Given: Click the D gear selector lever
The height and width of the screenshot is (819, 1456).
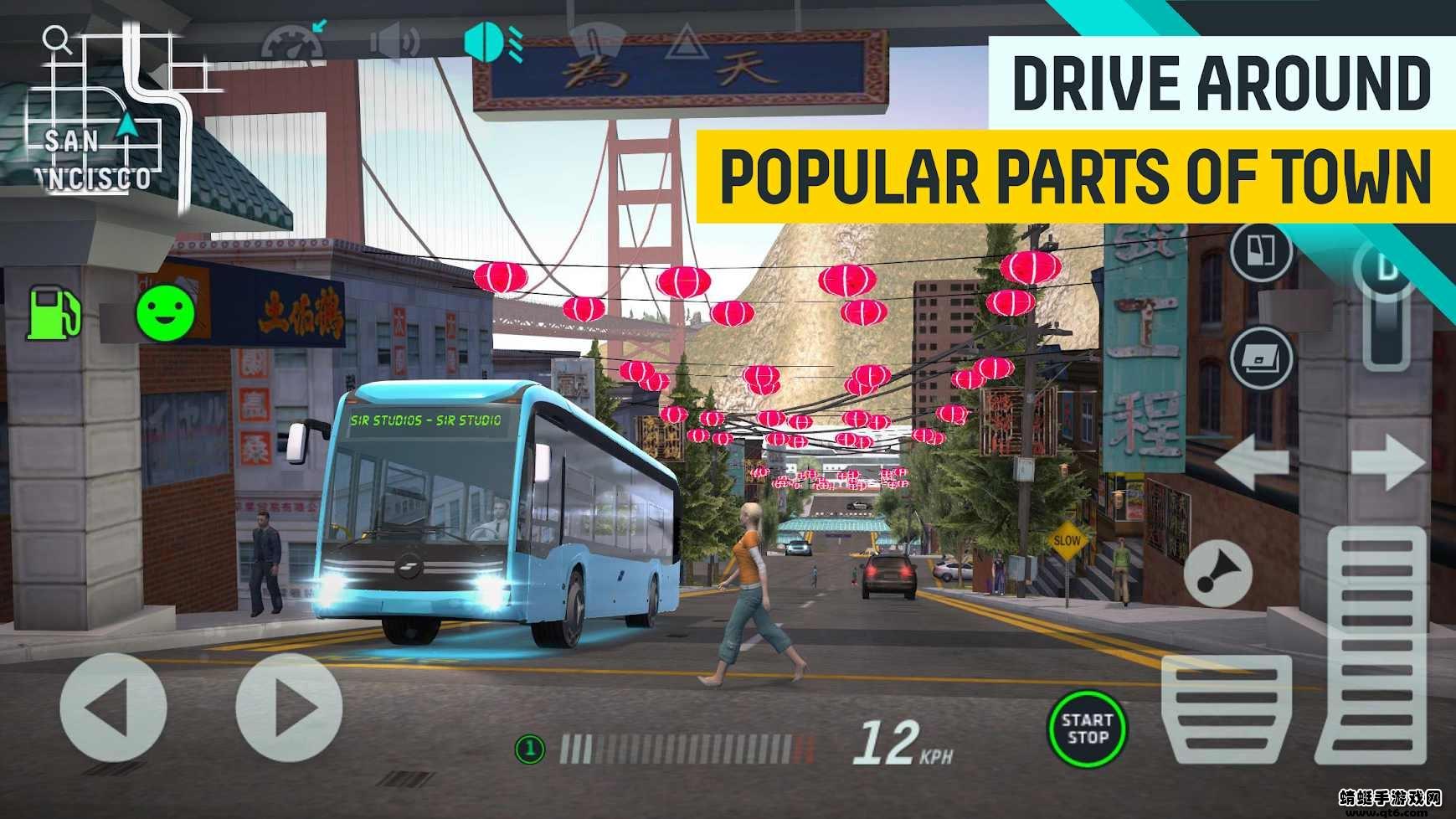Looking at the screenshot, I should coord(1387,306).
